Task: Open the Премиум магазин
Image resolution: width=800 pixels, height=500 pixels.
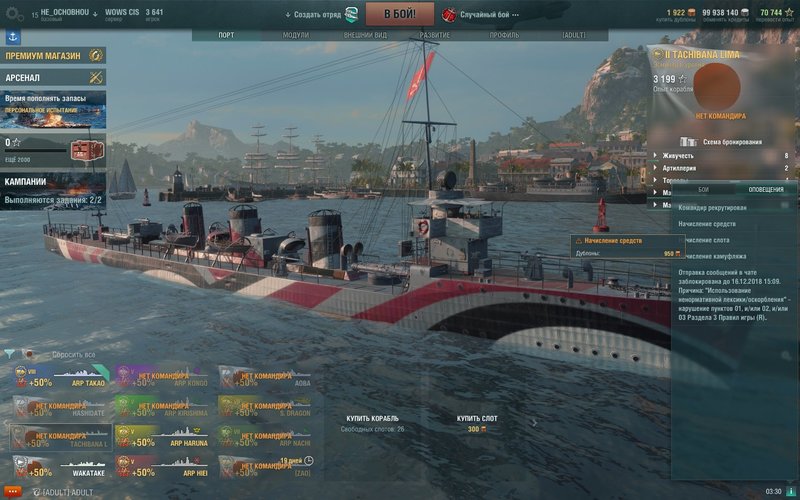Action: (x=54, y=56)
